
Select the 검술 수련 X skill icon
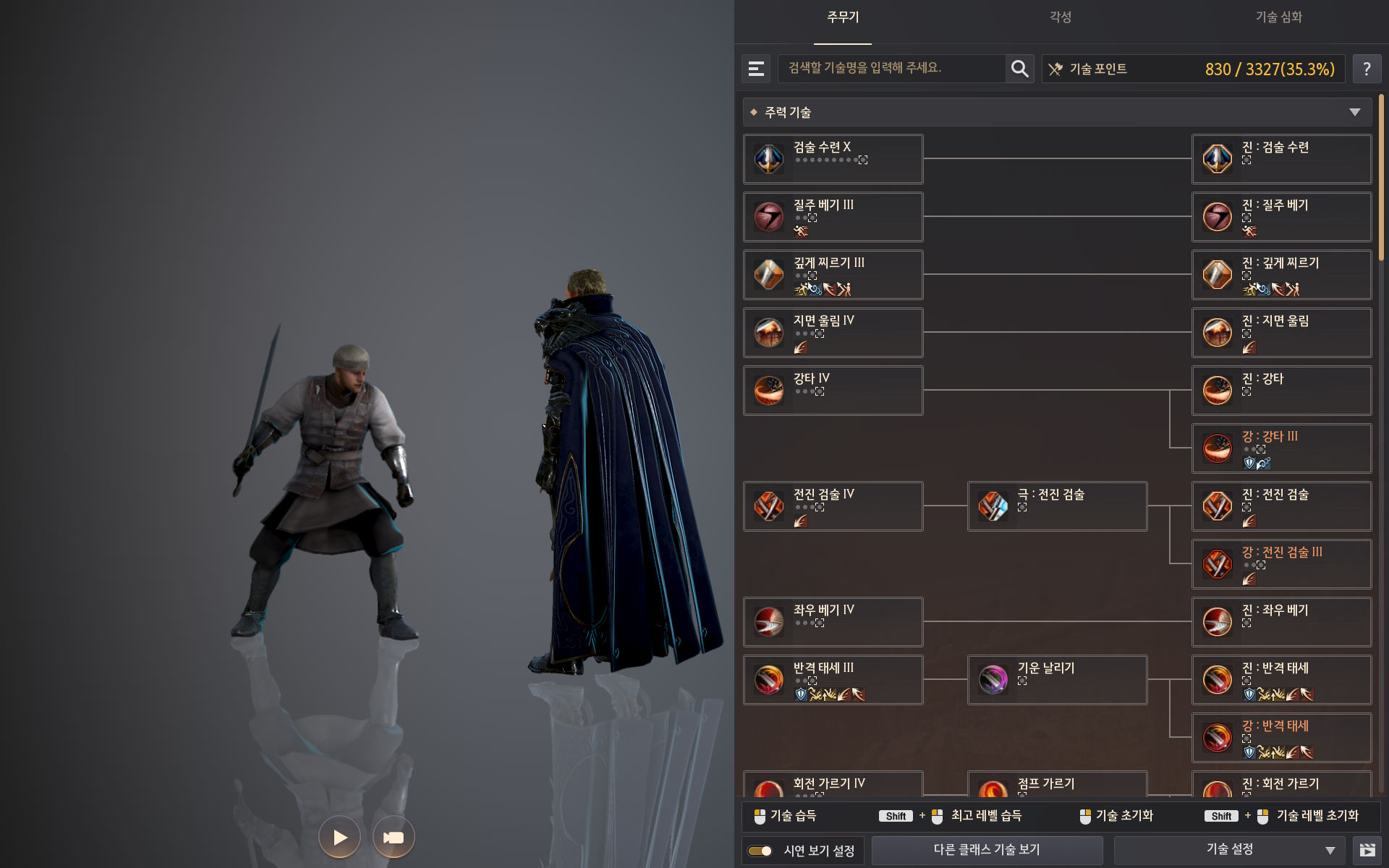768,158
